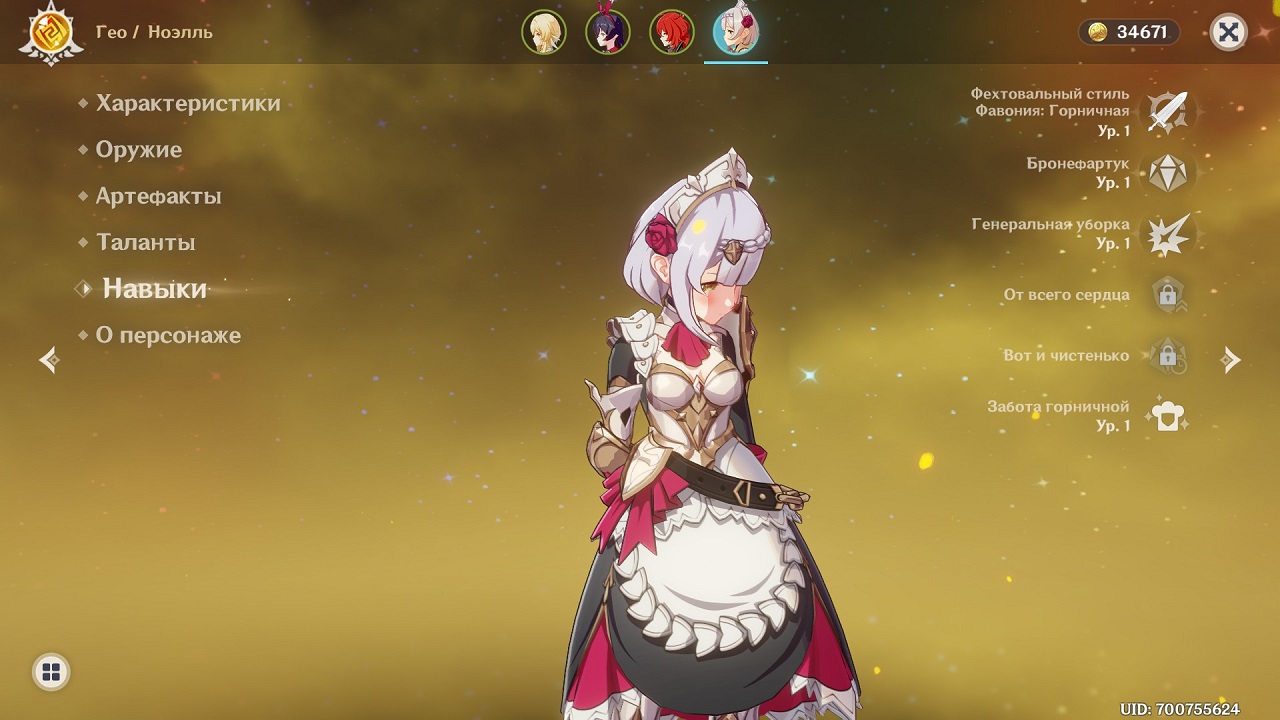Open the Фехтовальный стиль Фавония sword skill
The width and height of the screenshot is (1280, 720).
(x=1166, y=111)
